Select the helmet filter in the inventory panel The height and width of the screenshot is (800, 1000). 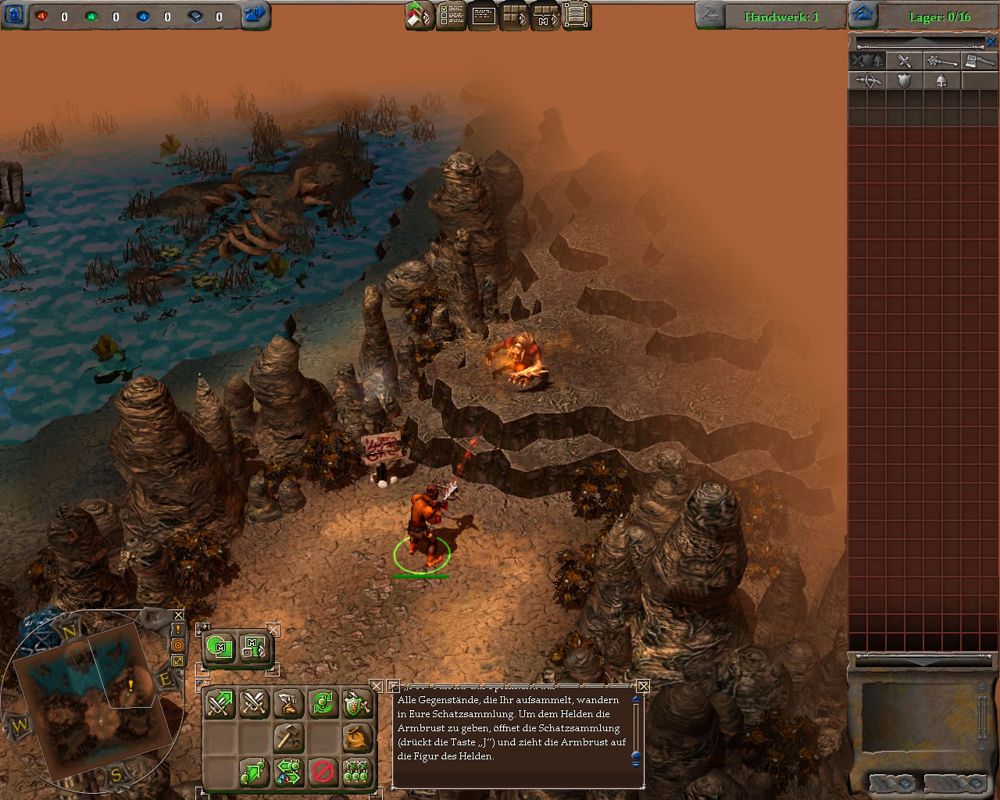coord(940,81)
